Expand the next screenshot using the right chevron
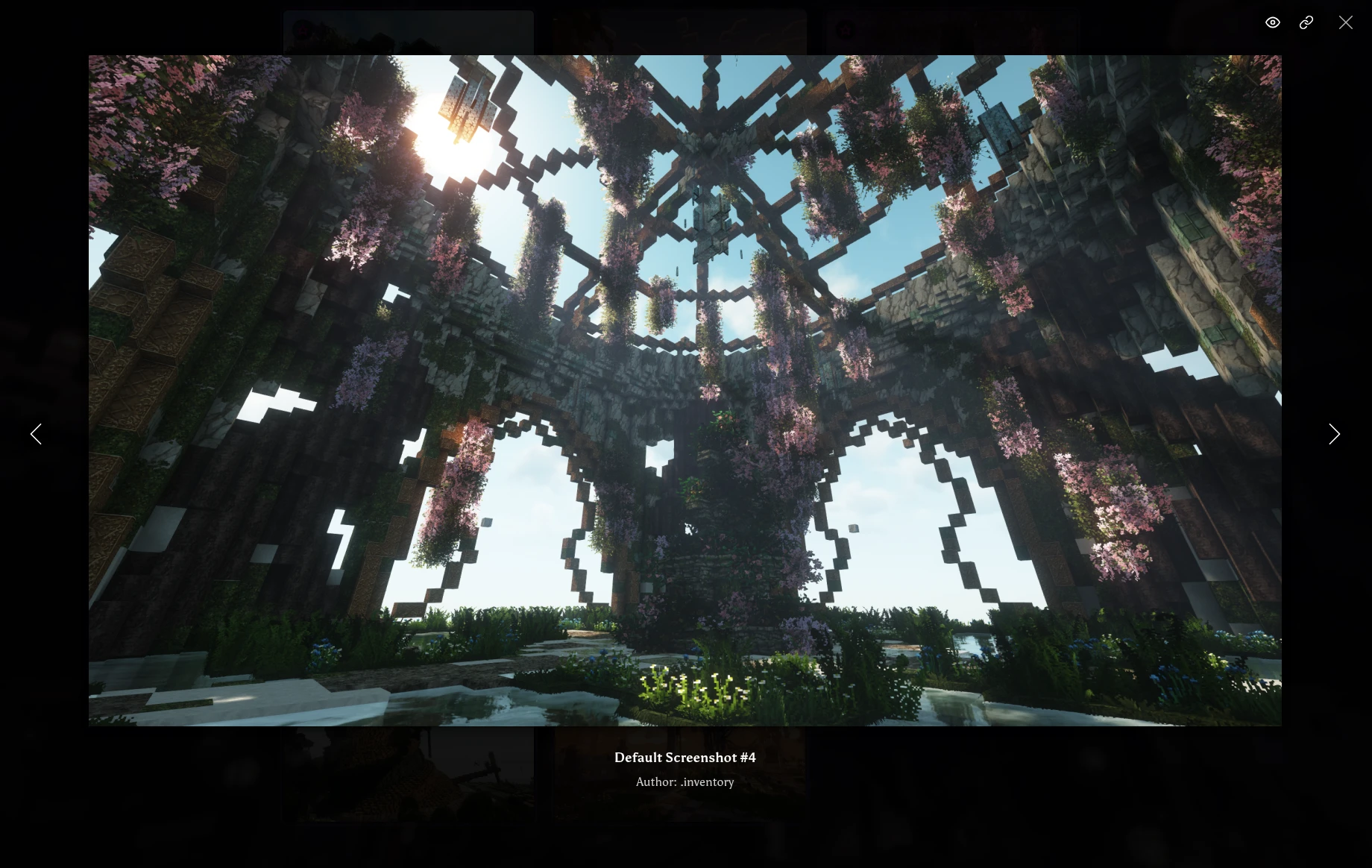Image resolution: width=1372 pixels, height=868 pixels. tap(1334, 434)
